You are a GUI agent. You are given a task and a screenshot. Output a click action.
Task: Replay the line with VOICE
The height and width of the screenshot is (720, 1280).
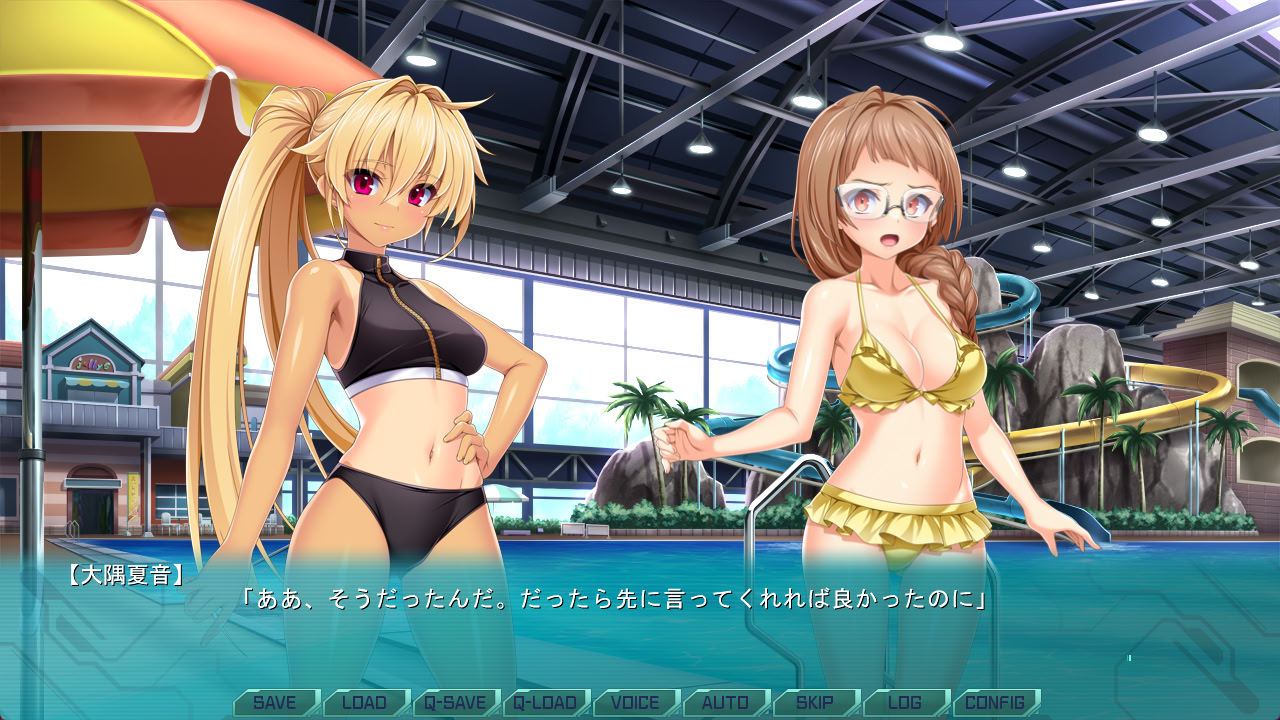(x=635, y=702)
